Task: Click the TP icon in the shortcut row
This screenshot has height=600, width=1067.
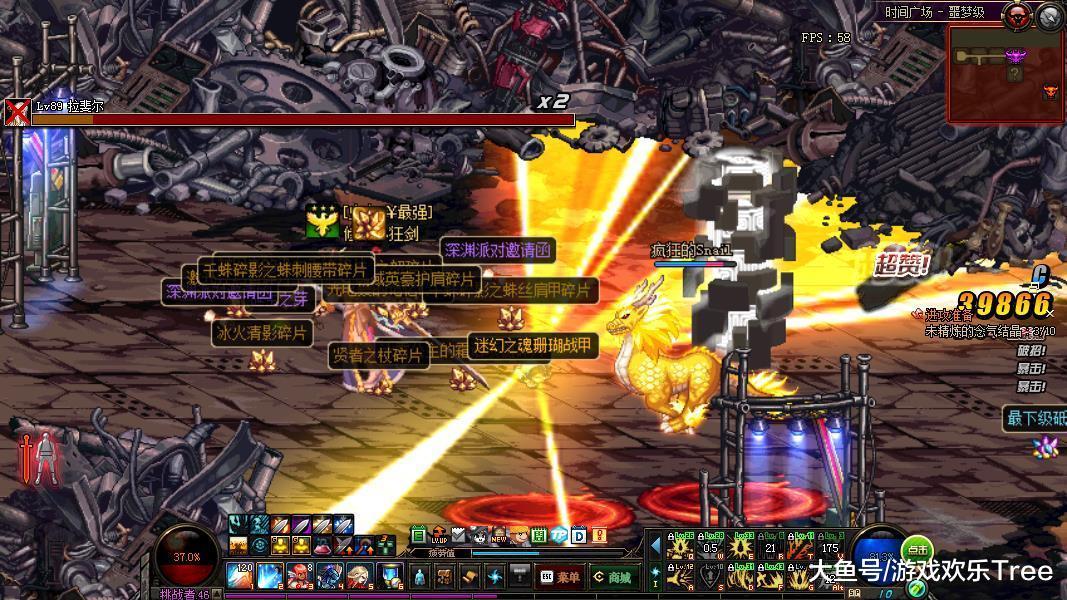Action: click(559, 535)
